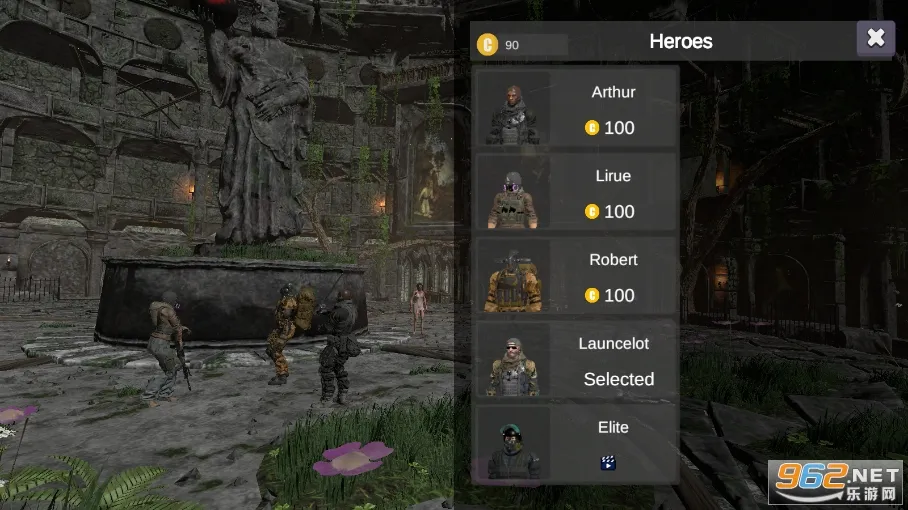
Task: Choose the Lirue gas mask portrait
Action: pyautogui.click(x=513, y=192)
